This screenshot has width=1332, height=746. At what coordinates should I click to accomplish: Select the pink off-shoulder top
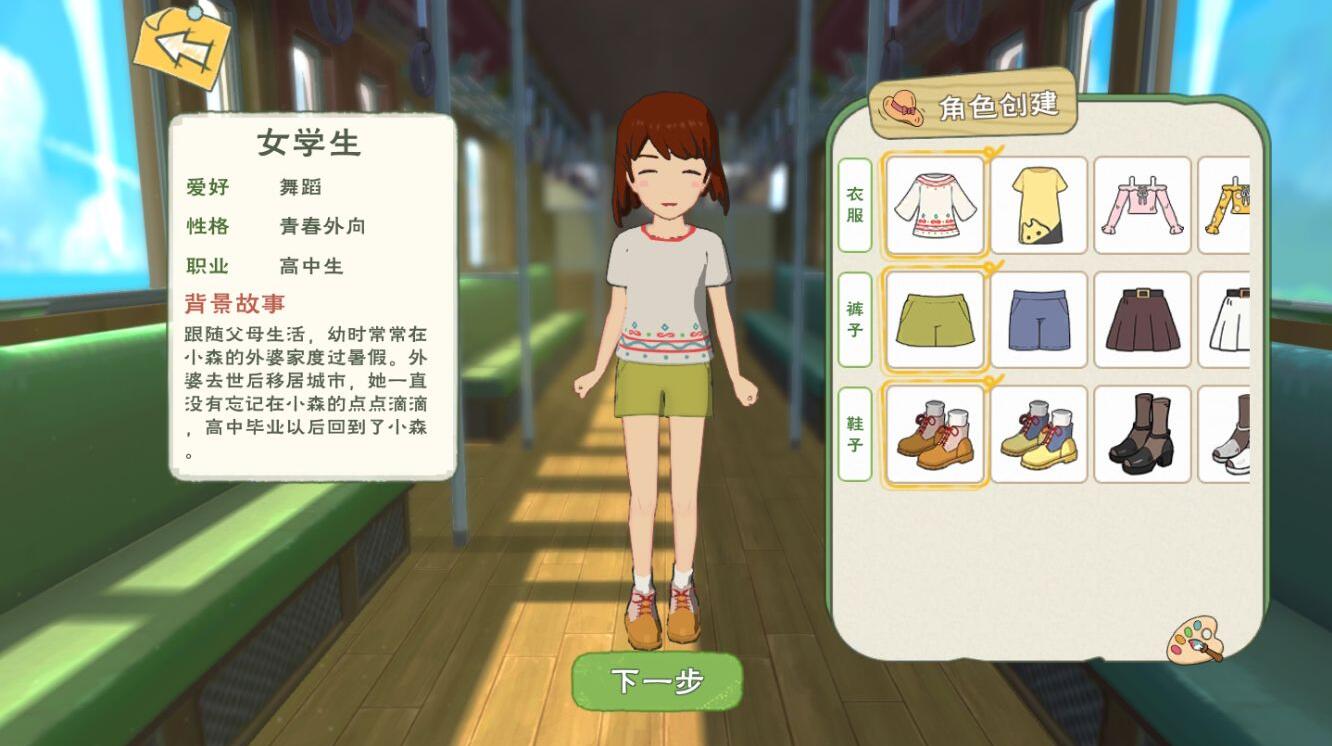pyautogui.click(x=1142, y=204)
